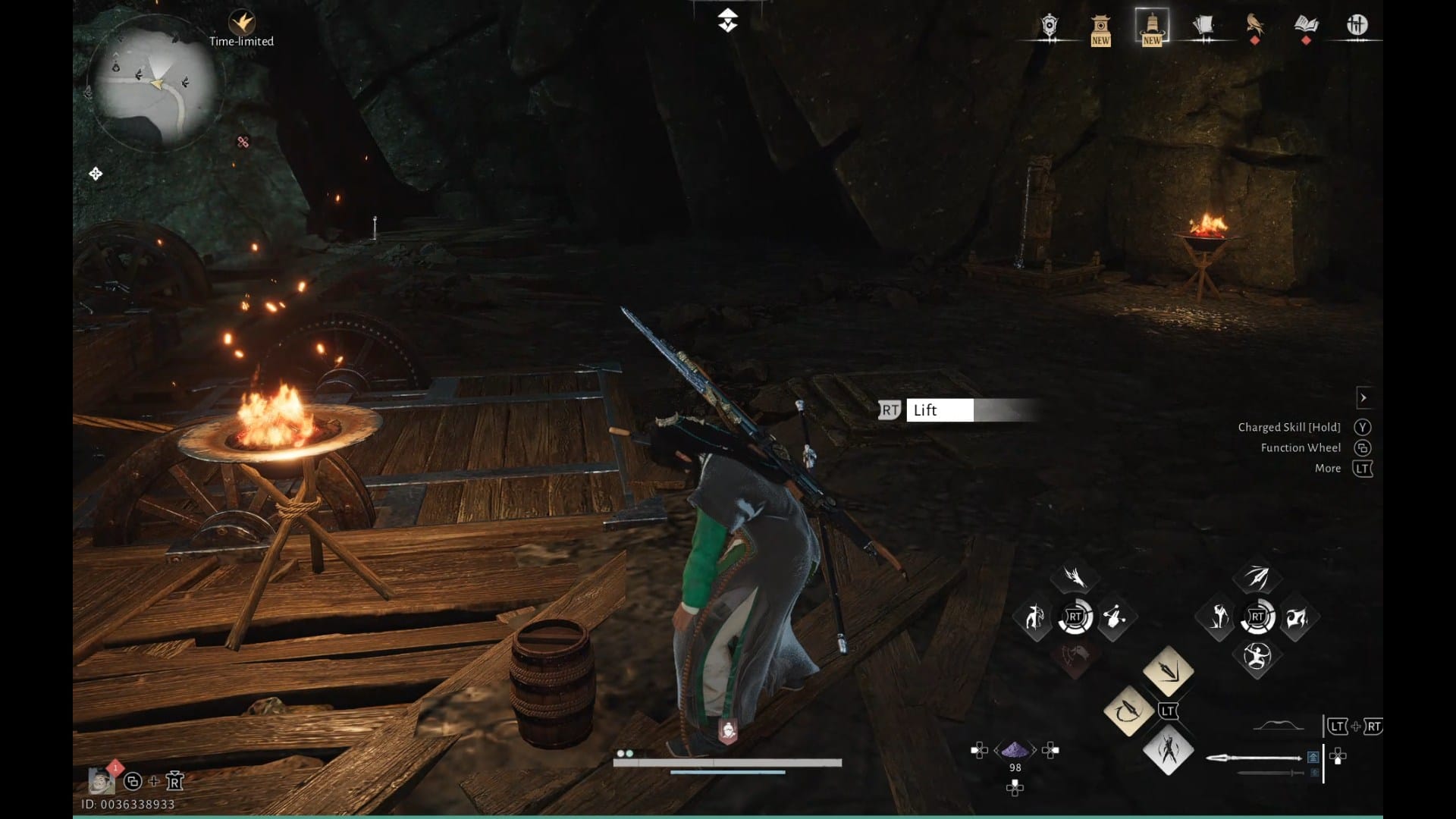1456x819 pixels.
Task: Select the highlighted ship icon marked NEW
Action: click(1151, 27)
